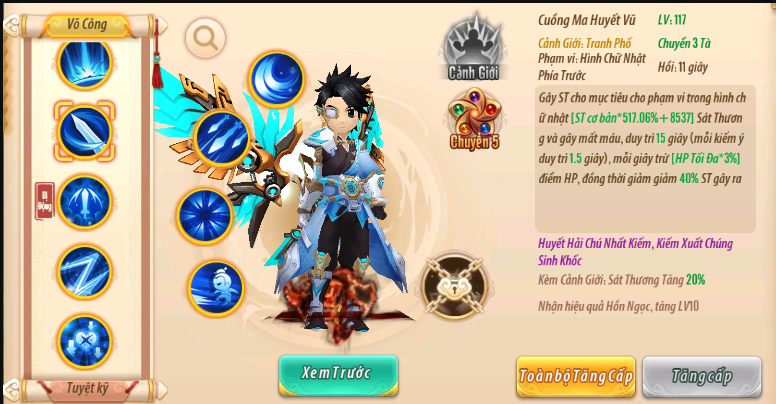Viewport: 776px width, 404px height.
Task: Click the Xem Trước preview button
Action: pos(338,374)
